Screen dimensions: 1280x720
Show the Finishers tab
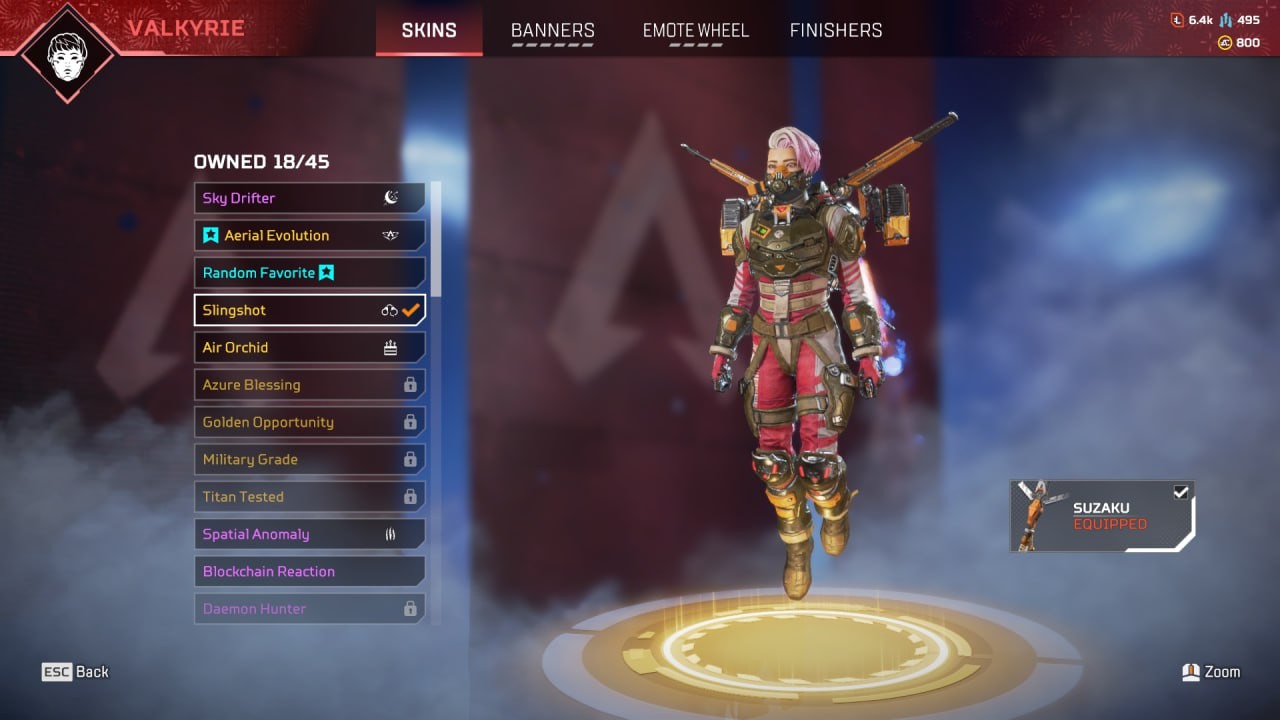point(836,30)
